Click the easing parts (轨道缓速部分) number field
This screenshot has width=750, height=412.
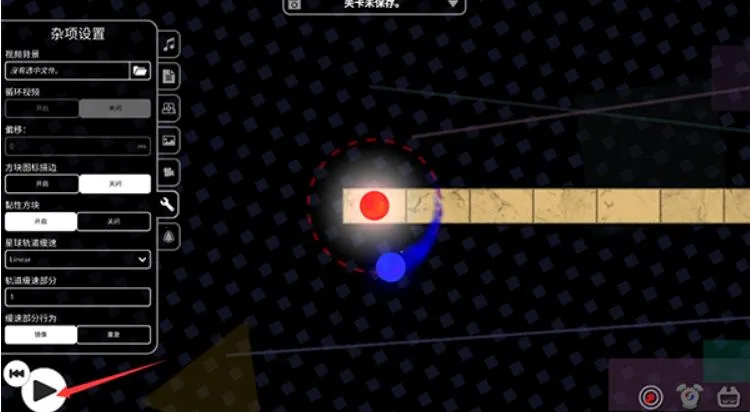coord(78,297)
